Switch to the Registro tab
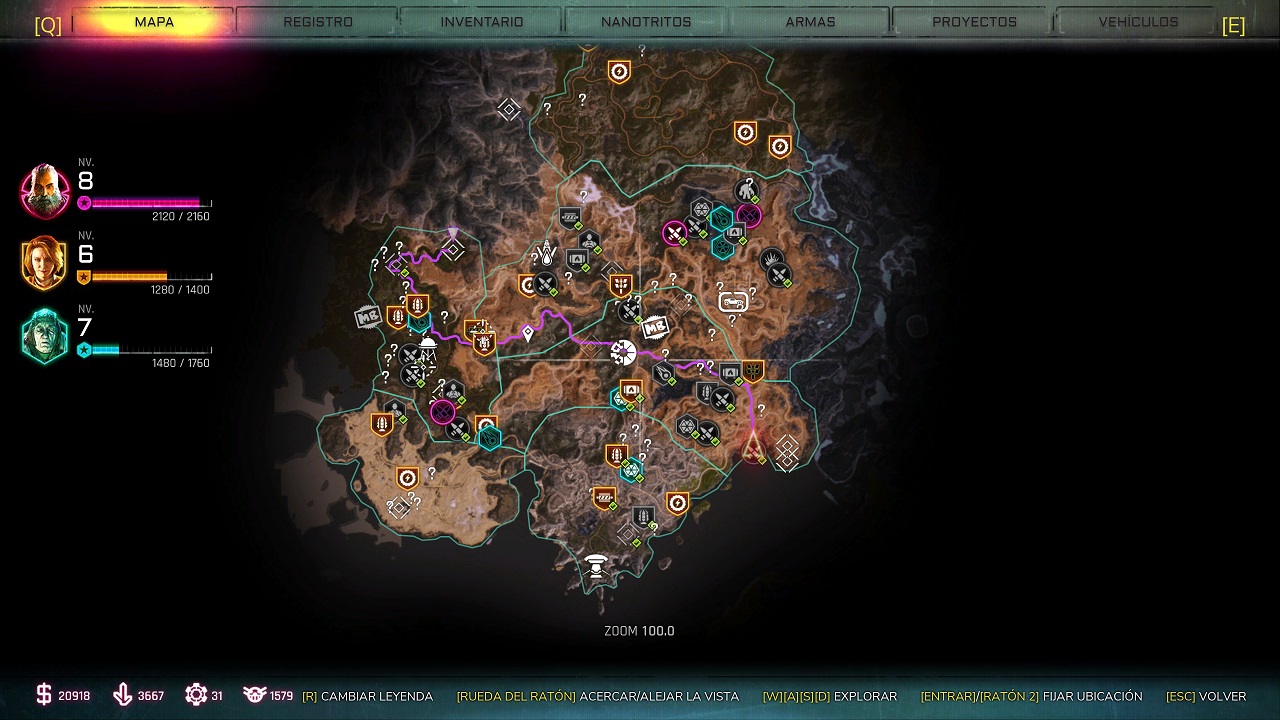Viewport: 1280px width, 720px height. tap(317, 22)
